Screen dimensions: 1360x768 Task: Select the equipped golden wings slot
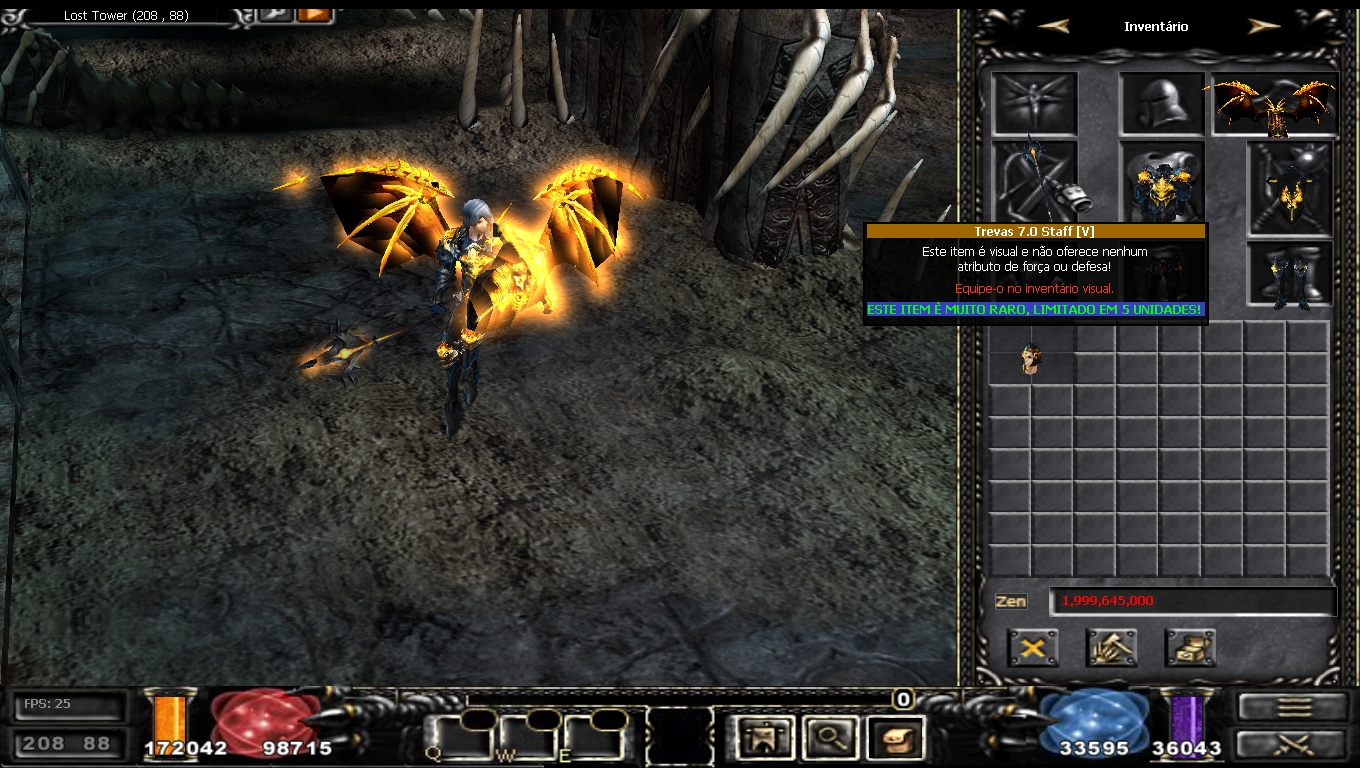(1275, 104)
